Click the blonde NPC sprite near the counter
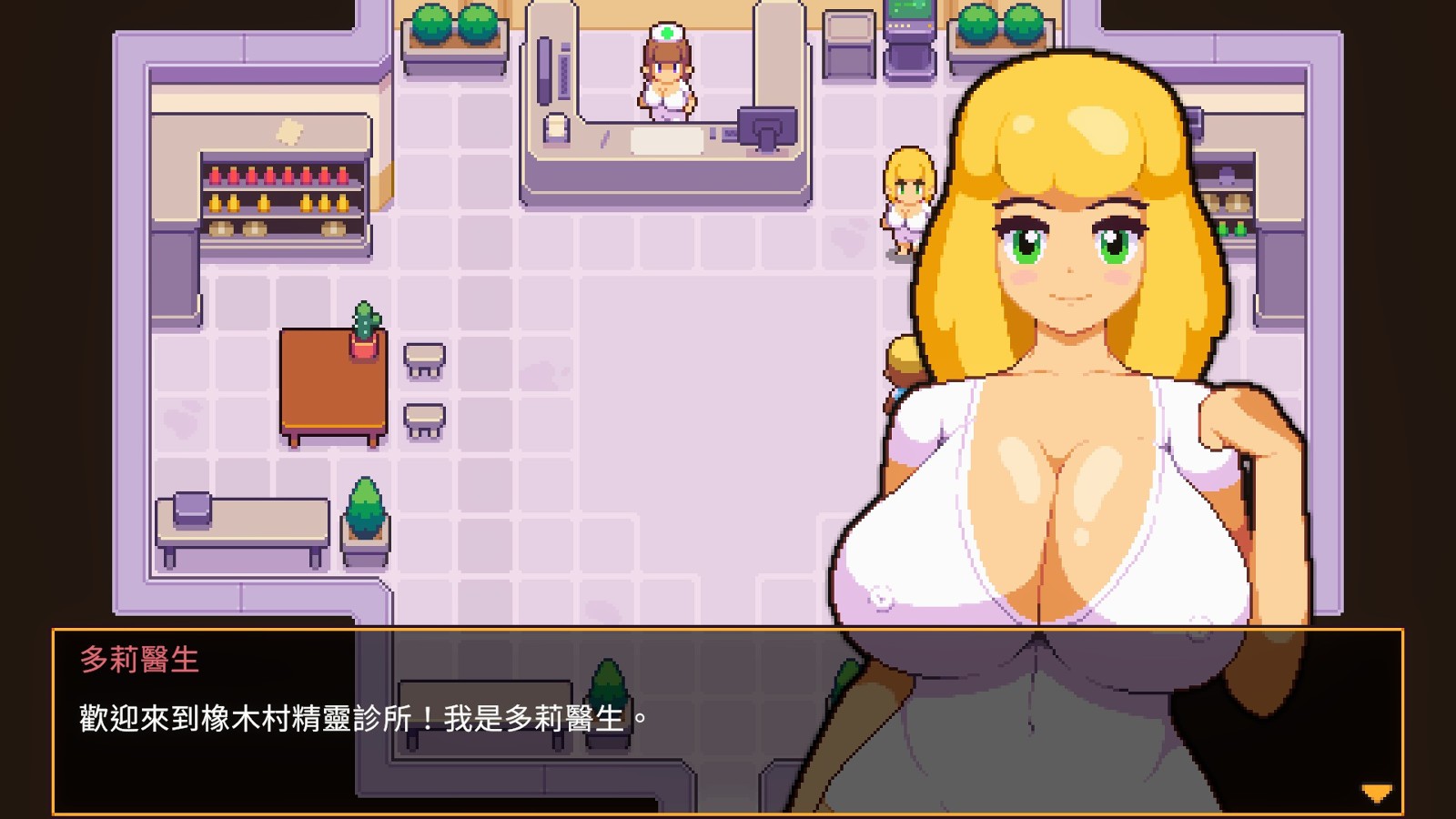 click(906, 196)
